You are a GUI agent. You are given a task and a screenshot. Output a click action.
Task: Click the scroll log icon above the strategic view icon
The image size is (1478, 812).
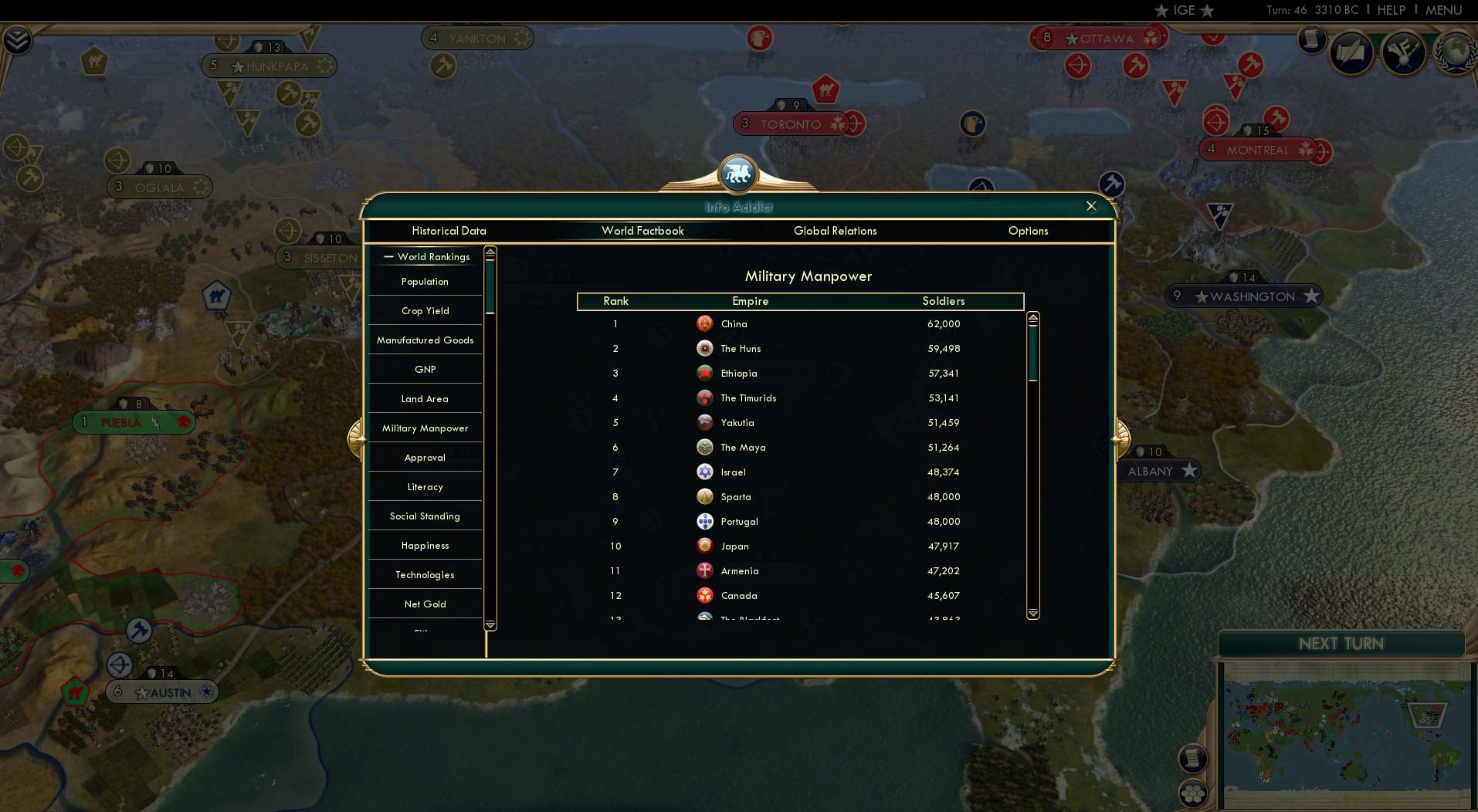(1193, 758)
